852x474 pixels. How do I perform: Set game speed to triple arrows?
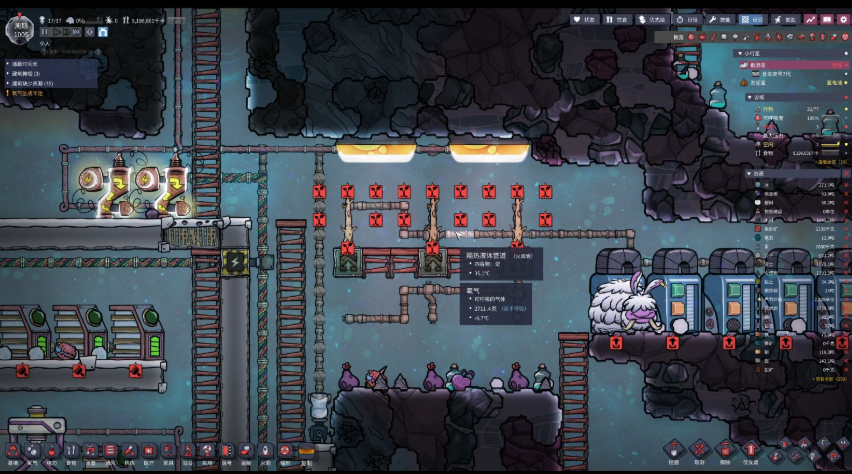pyautogui.click(x=74, y=32)
